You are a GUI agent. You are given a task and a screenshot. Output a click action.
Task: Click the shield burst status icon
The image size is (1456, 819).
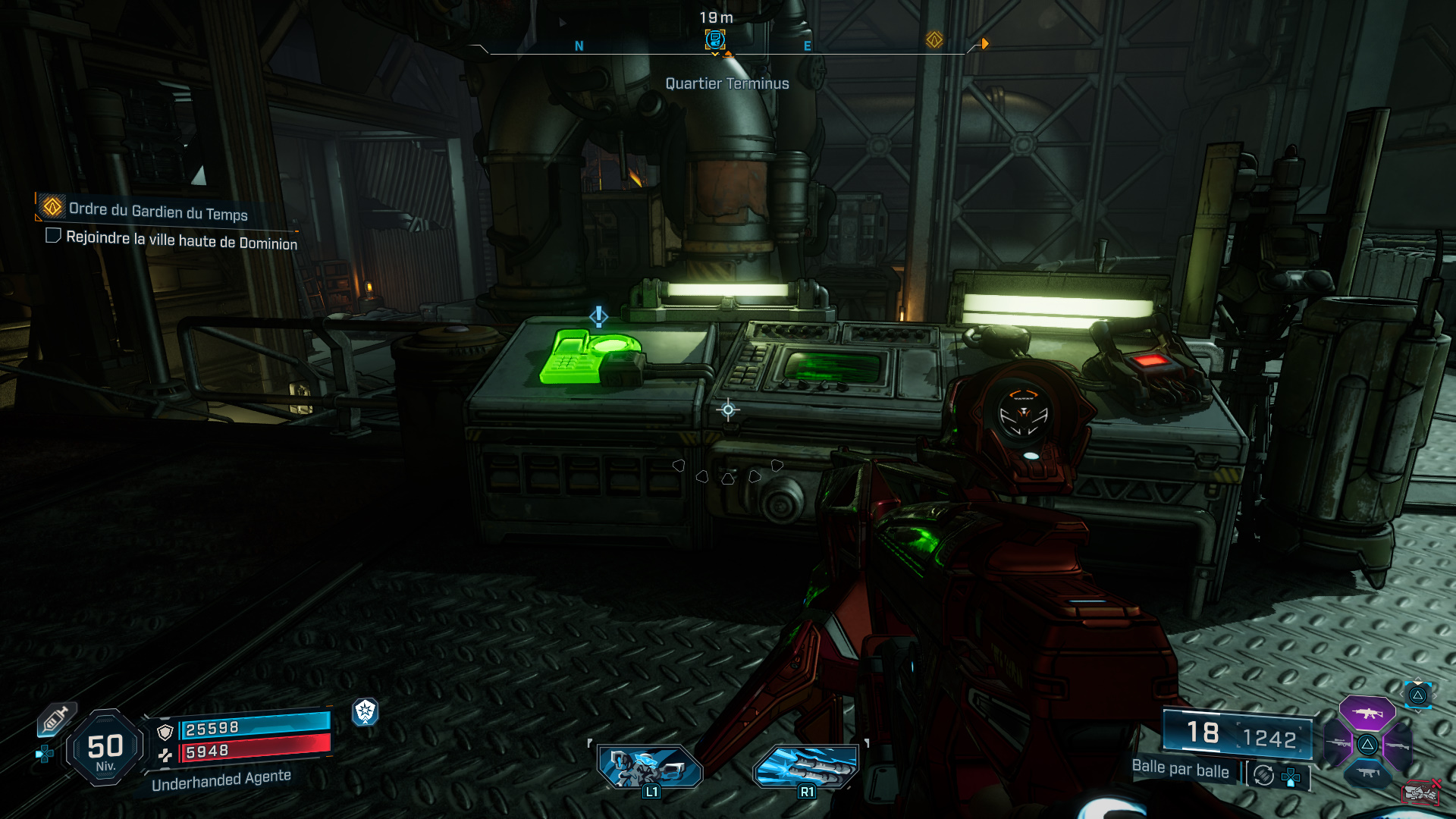coord(365,711)
